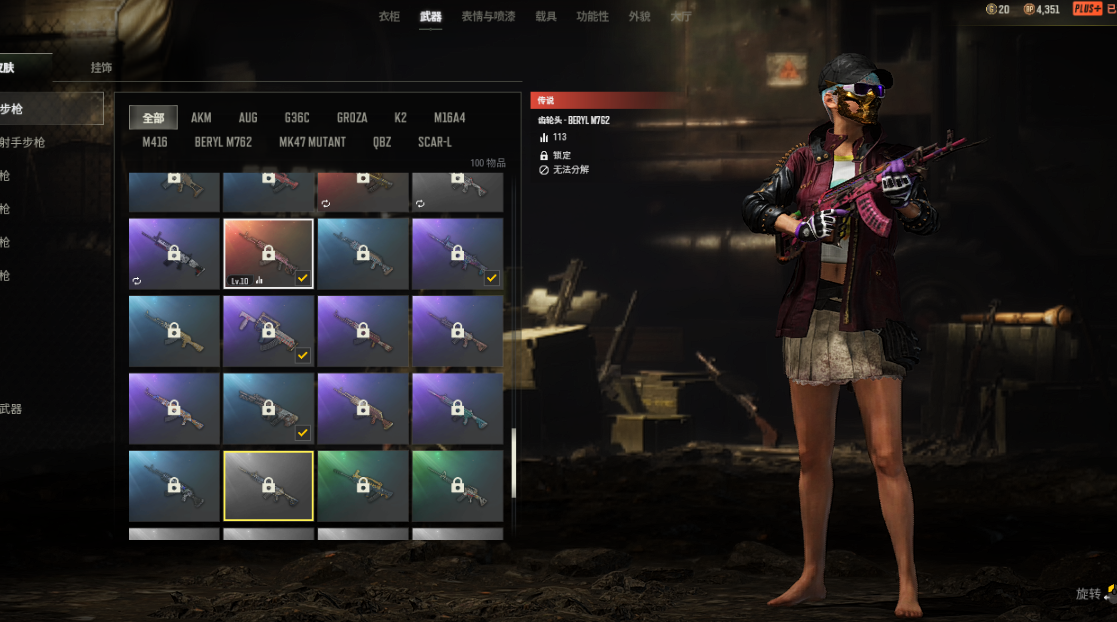
Task: Open the 衣柜 wardrobe tab
Action: [389, 16]
